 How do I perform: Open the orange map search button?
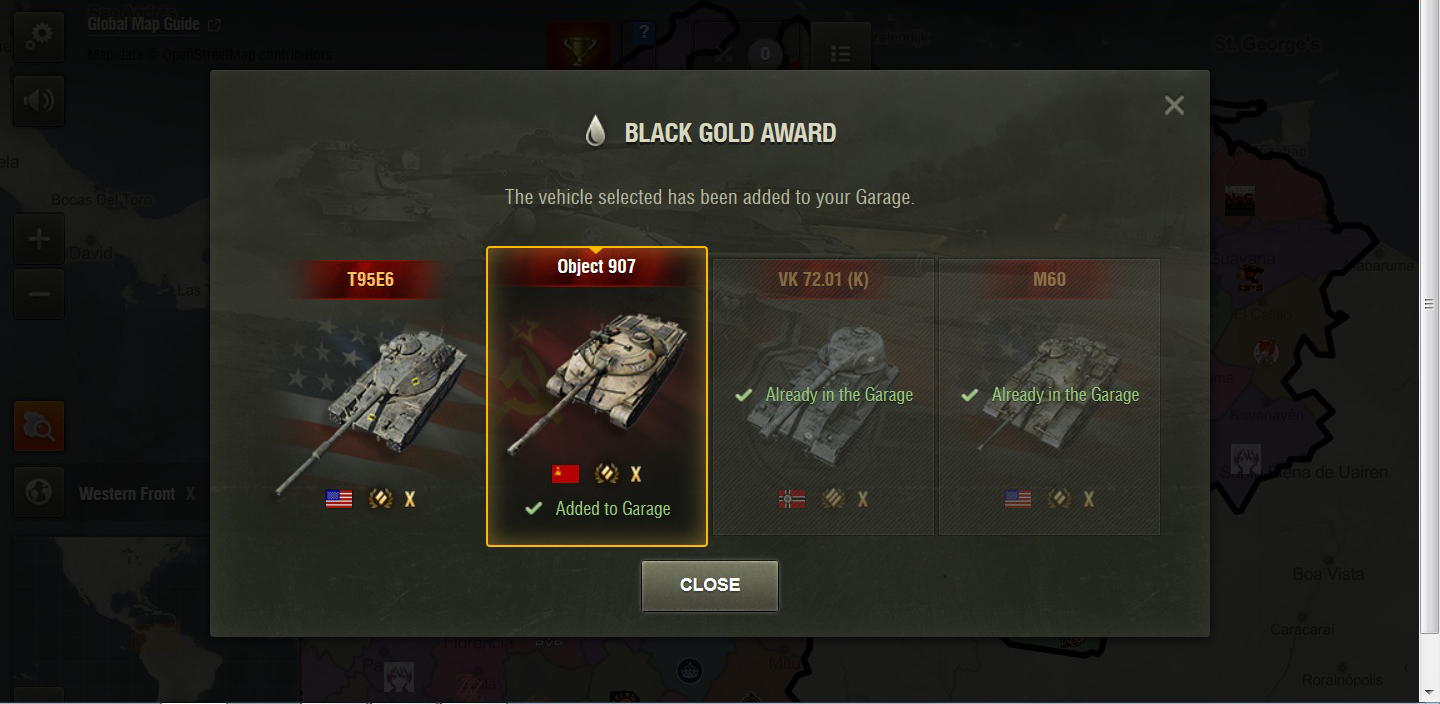coord(39,427)
